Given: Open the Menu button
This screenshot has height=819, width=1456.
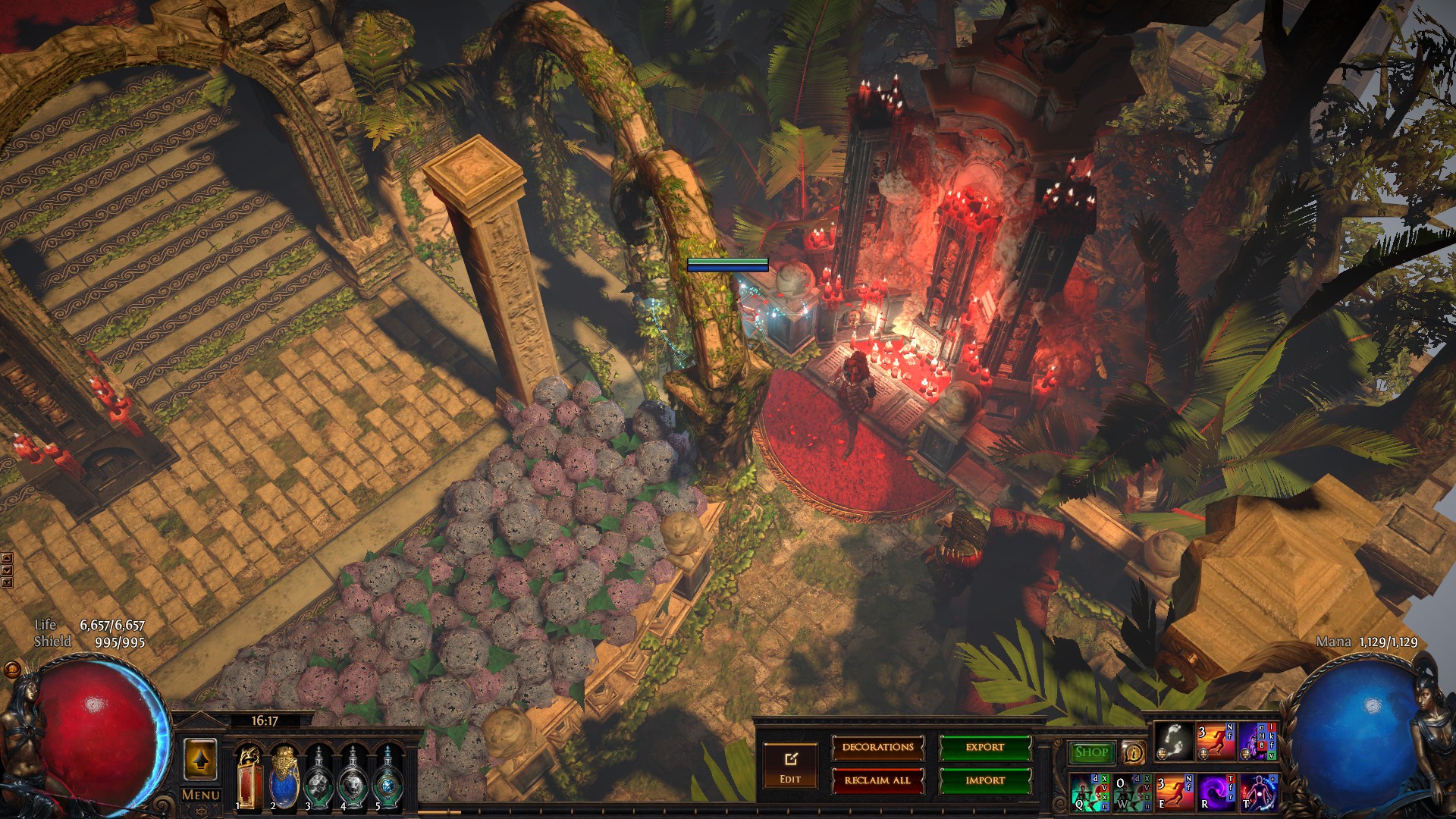Looking at the screenshot, I should click(201, 795).
